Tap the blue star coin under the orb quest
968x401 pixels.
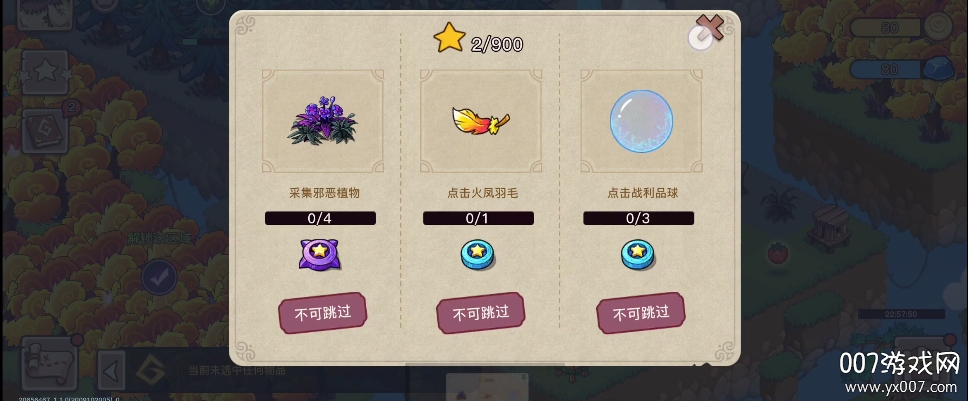tap(639, 255)
